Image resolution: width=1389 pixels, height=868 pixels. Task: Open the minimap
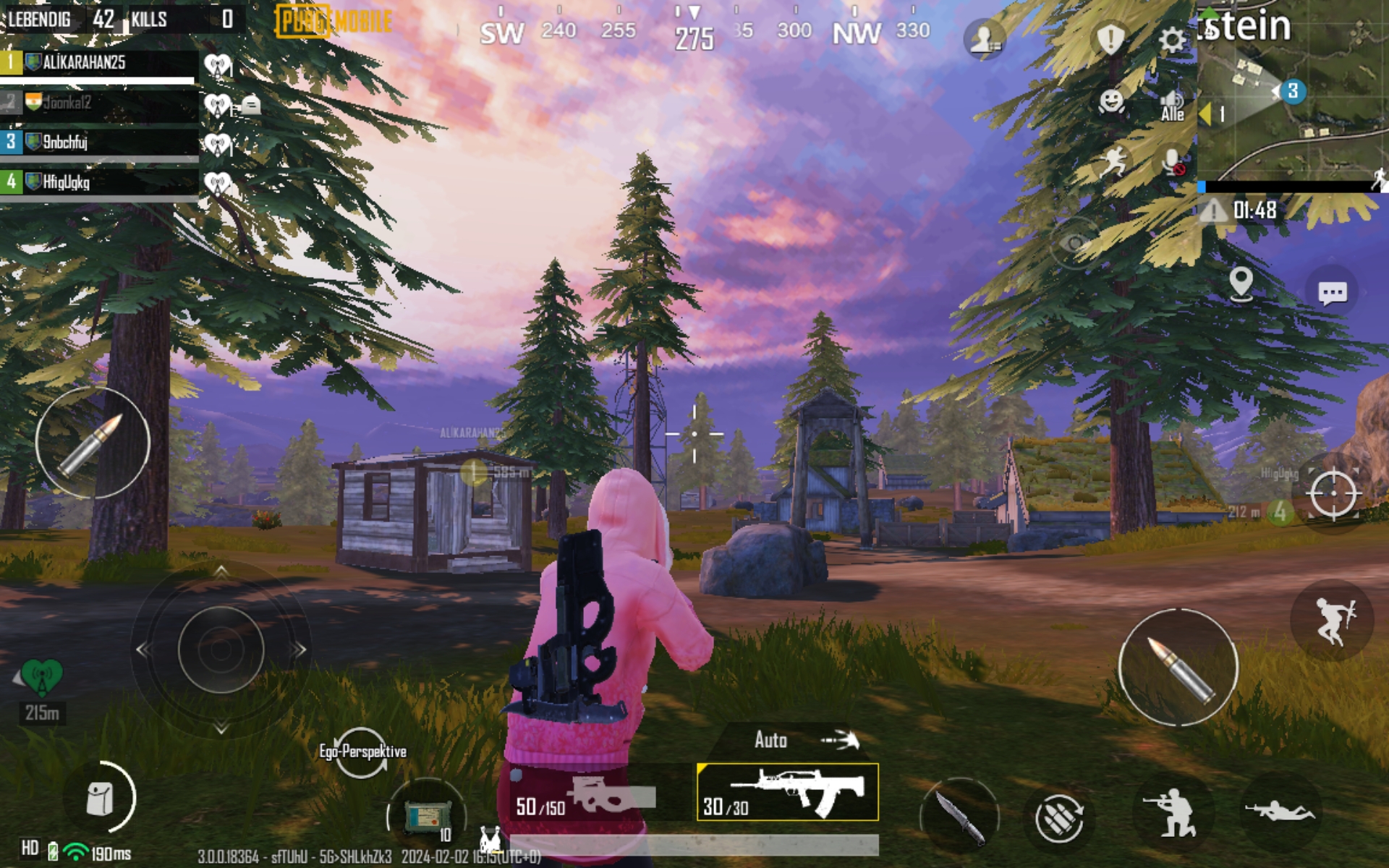1292,94
